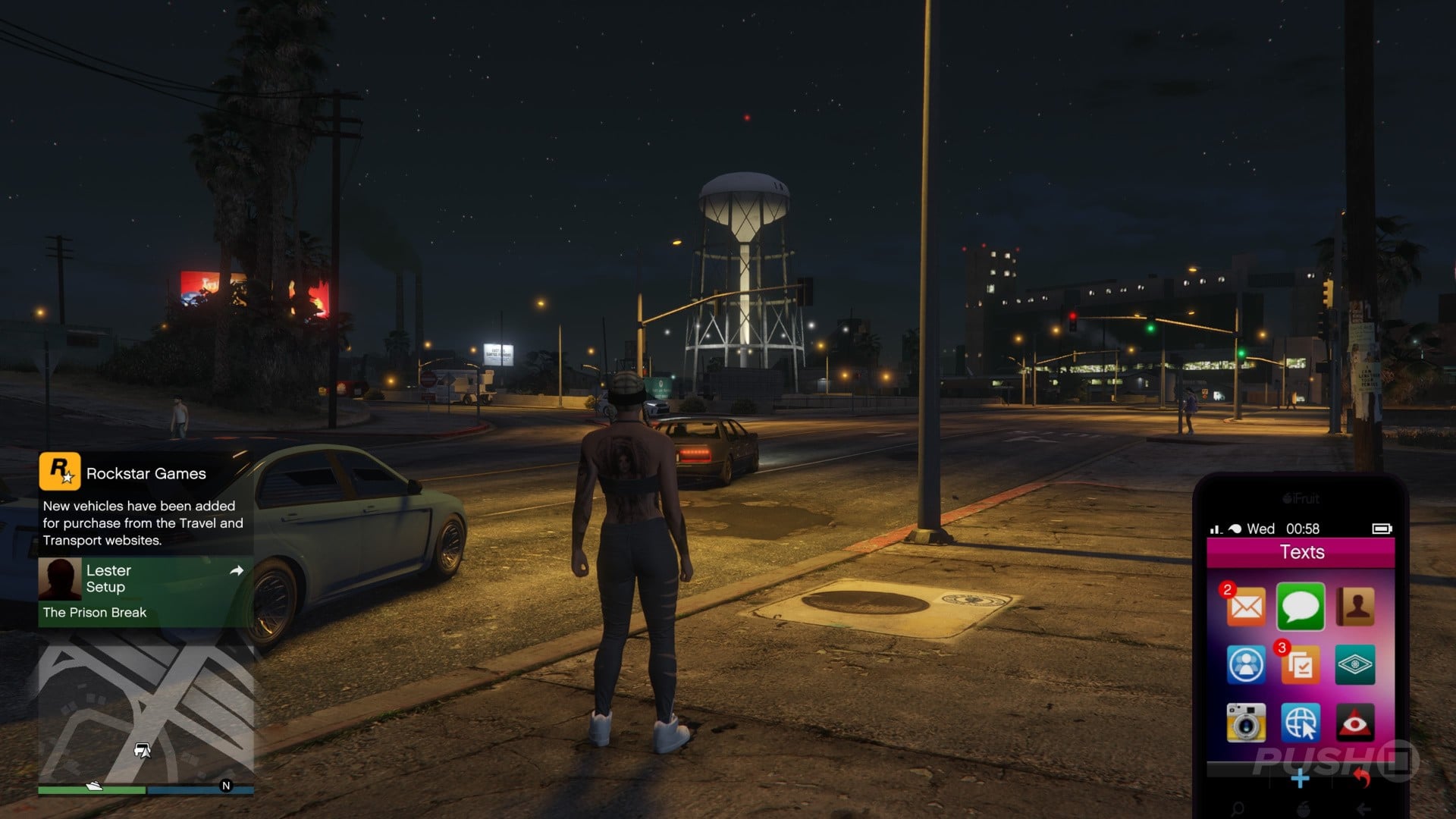Tap the blue plus soft key
Viewport: 1456px width, 819px height.
tap(1300, 778)
